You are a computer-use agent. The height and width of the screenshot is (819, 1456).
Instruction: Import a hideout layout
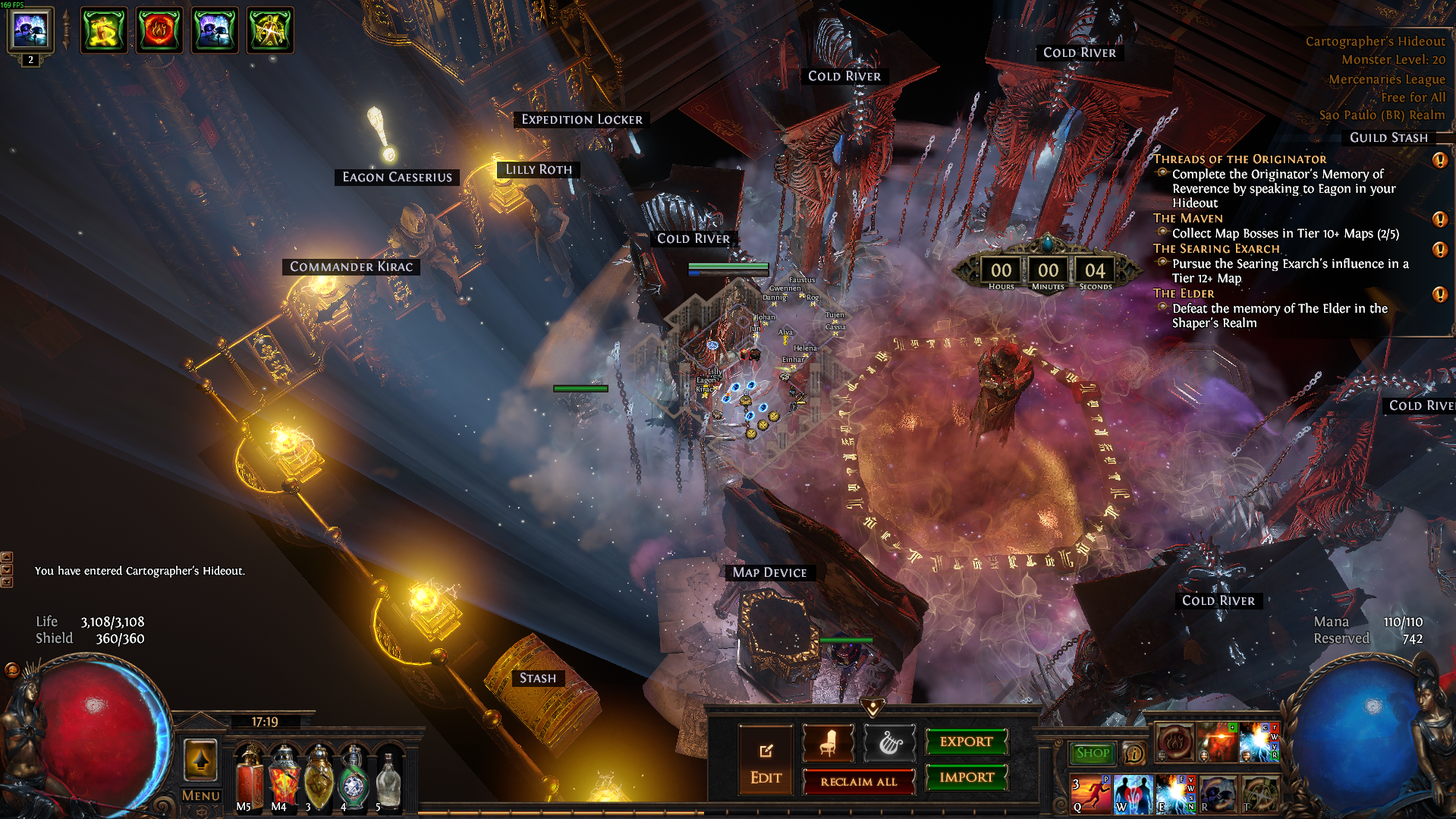(966, 777)
